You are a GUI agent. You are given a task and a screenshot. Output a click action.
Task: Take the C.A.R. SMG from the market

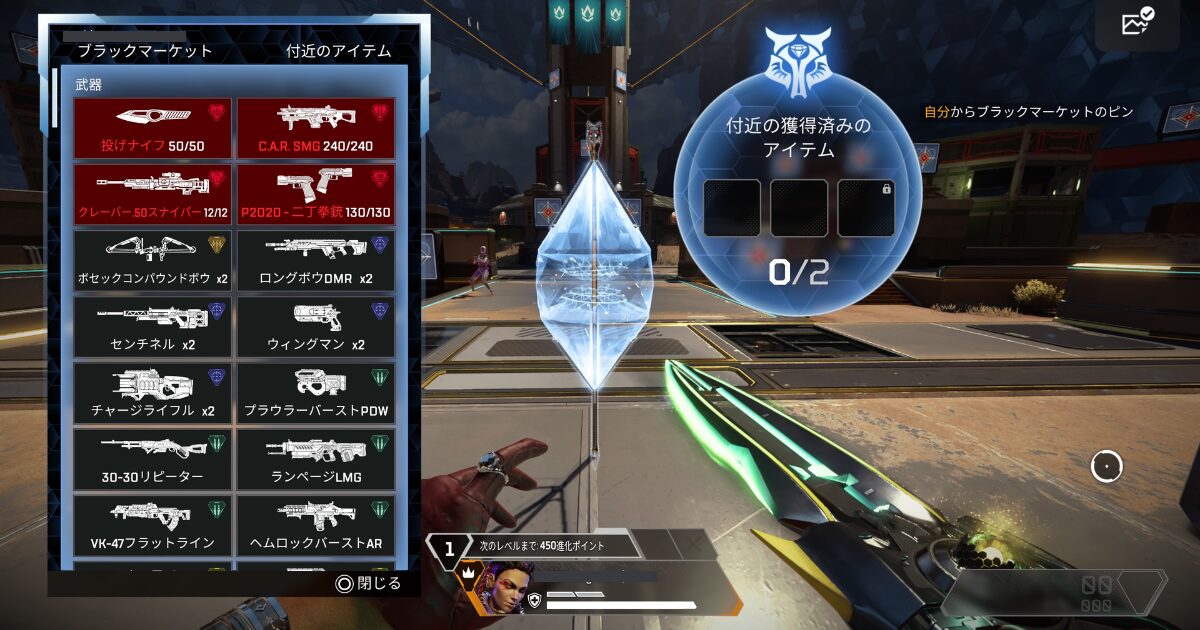[316, 128]
